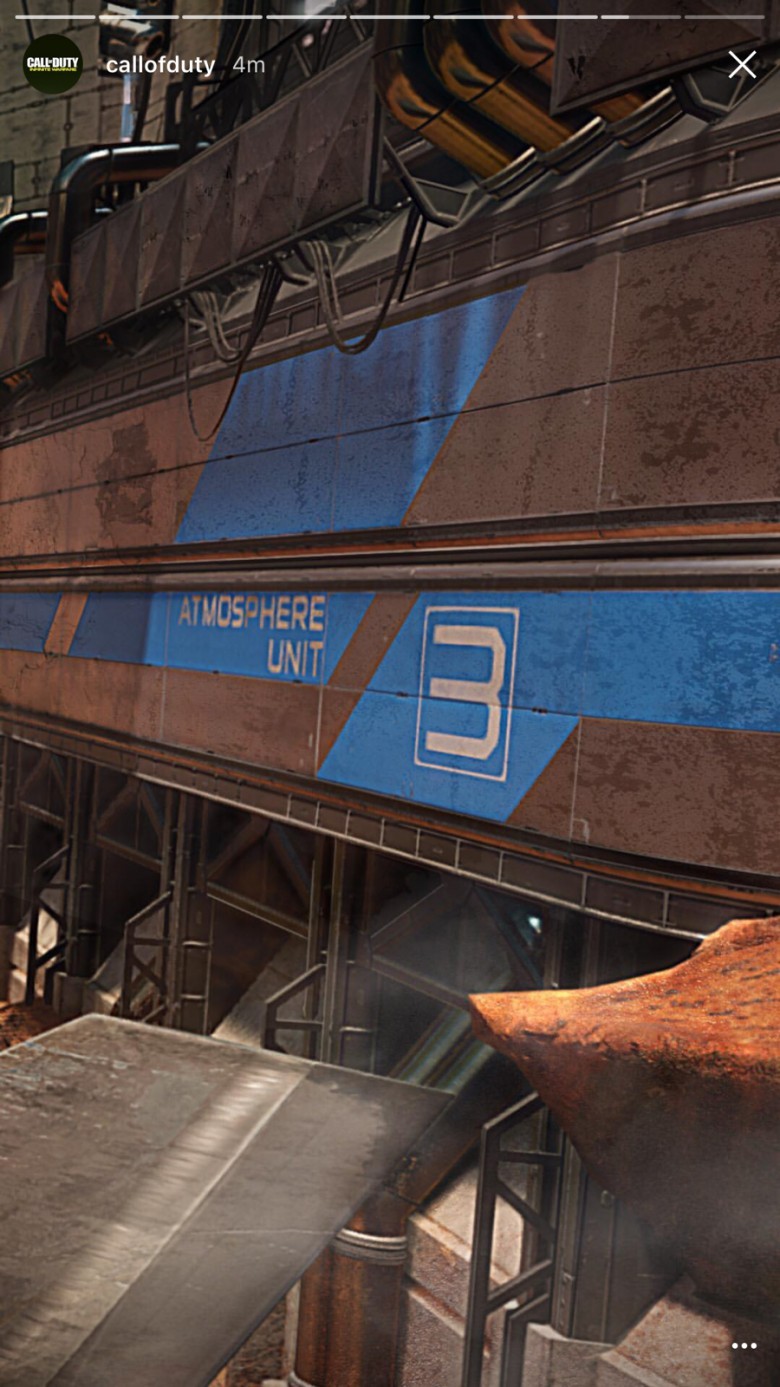Tap the callofduty username

point(160,65)
